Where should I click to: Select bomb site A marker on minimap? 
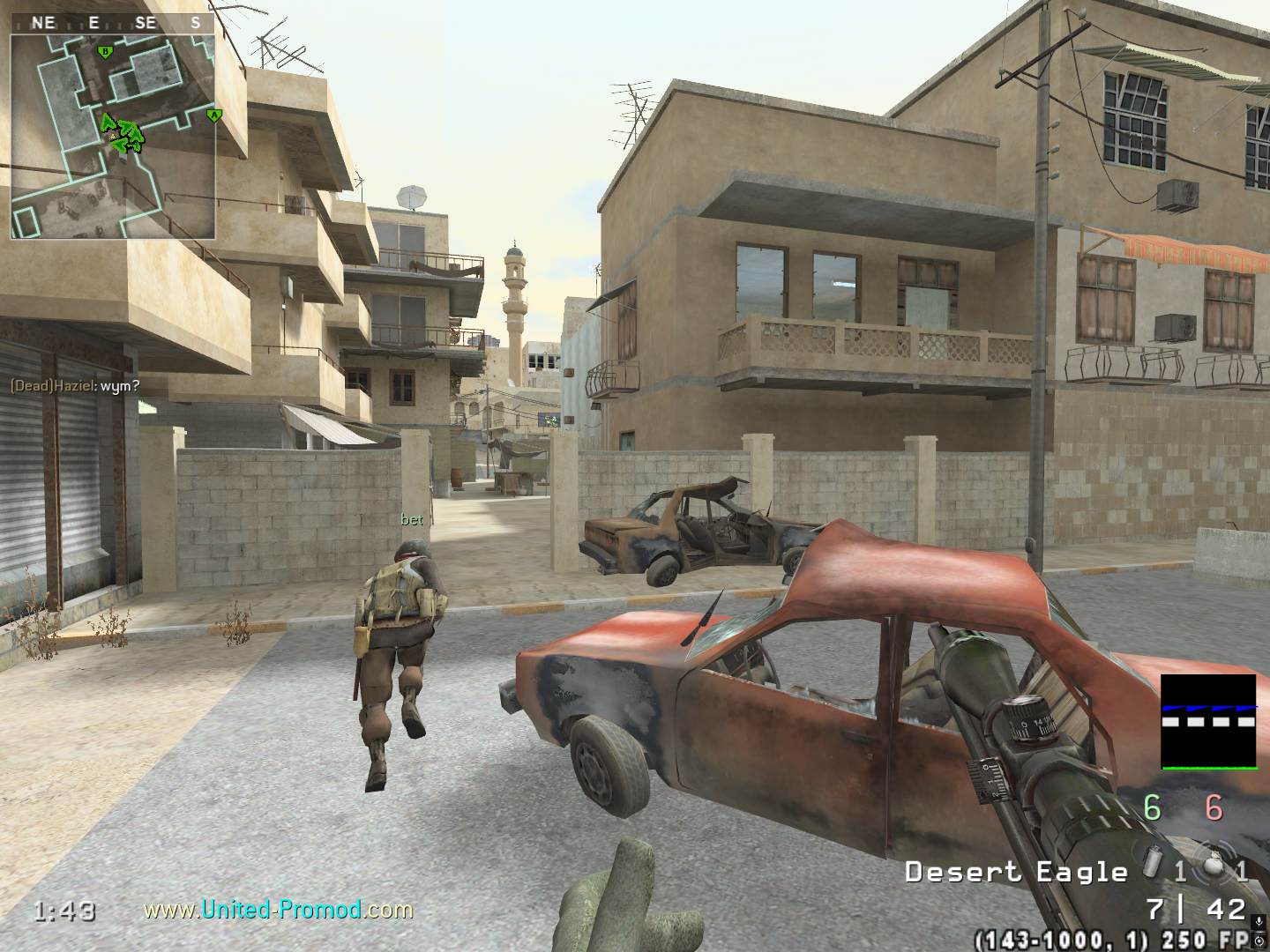[x=212, y=115]
